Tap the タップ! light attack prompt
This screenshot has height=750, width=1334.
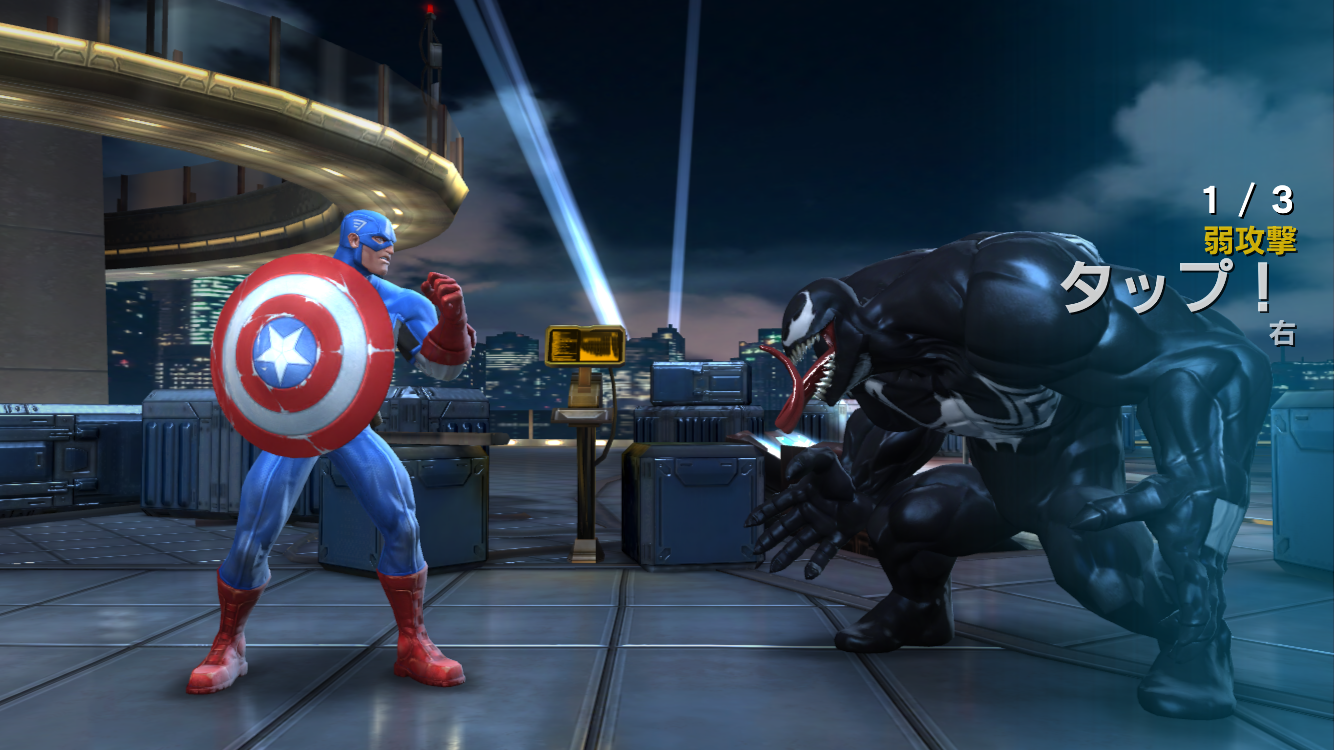pyautogui.click(x=1166, y=286)
